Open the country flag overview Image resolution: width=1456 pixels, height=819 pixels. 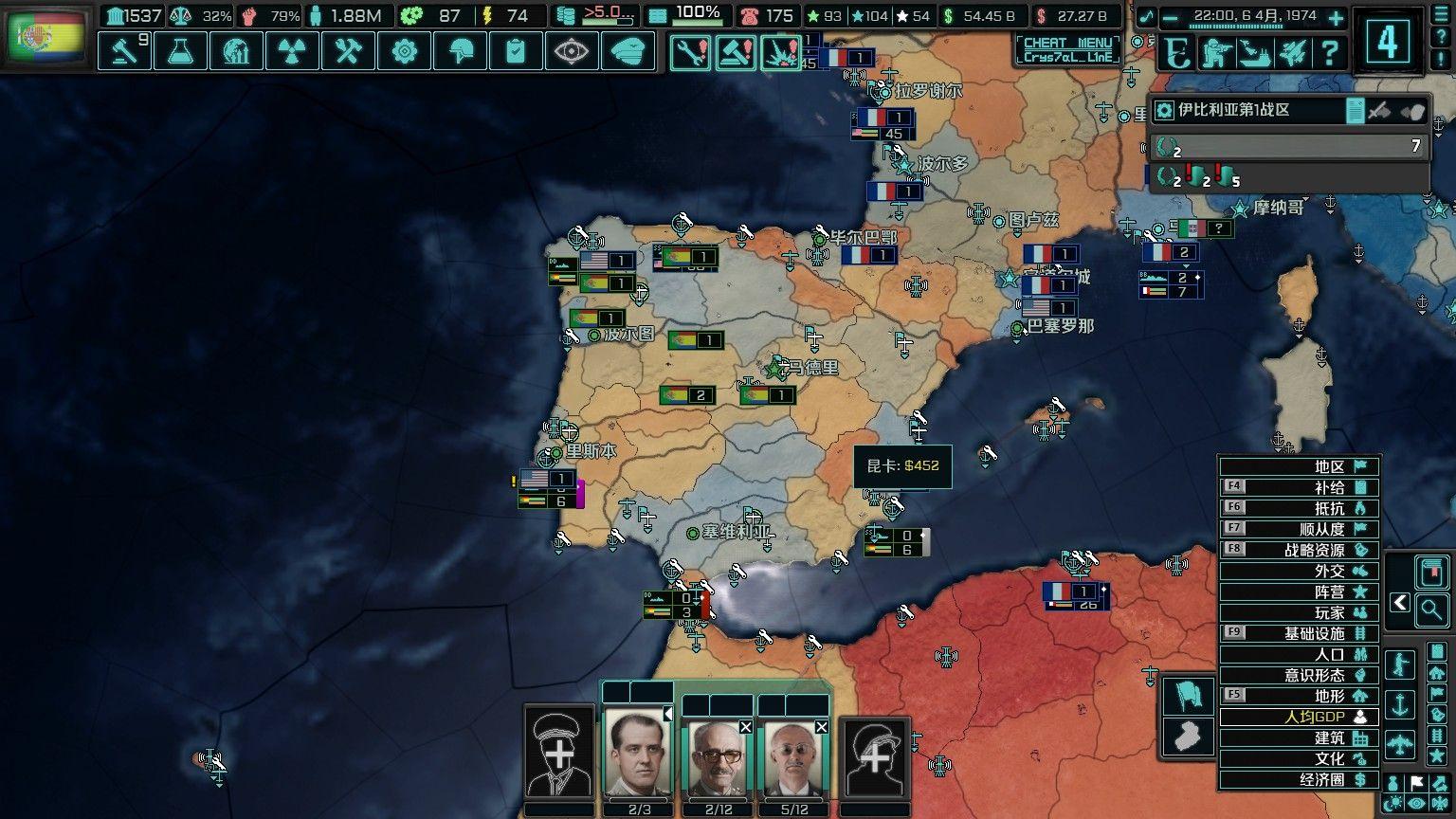point(45,36)
